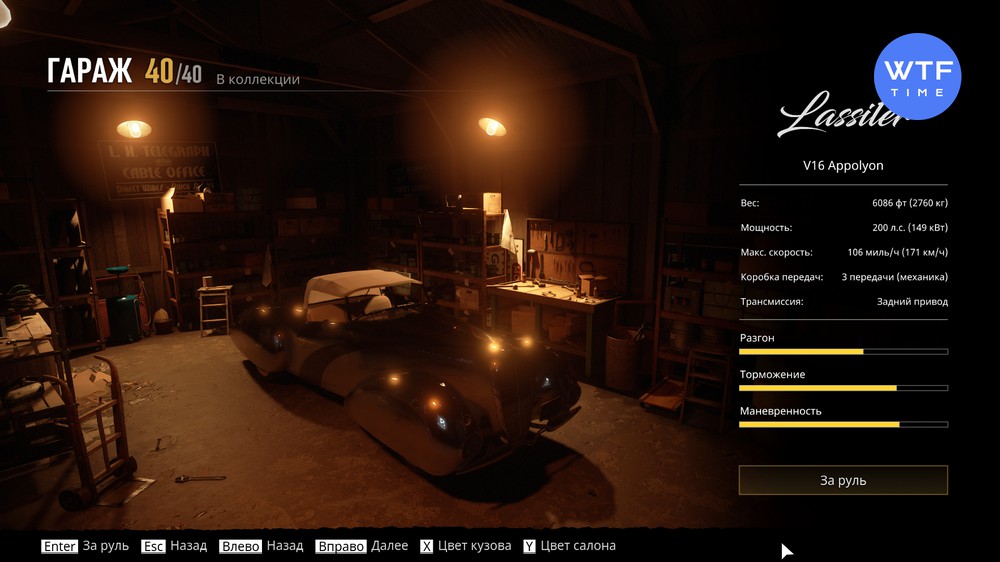Click the "За руль" button
This screenshot has height=562, width=1000.
[843, 480]
